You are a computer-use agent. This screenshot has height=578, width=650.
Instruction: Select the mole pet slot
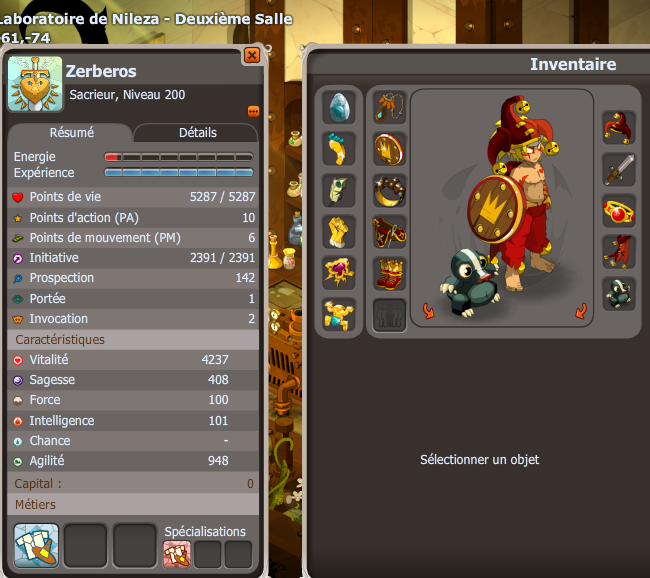click(x=619, y=293)
